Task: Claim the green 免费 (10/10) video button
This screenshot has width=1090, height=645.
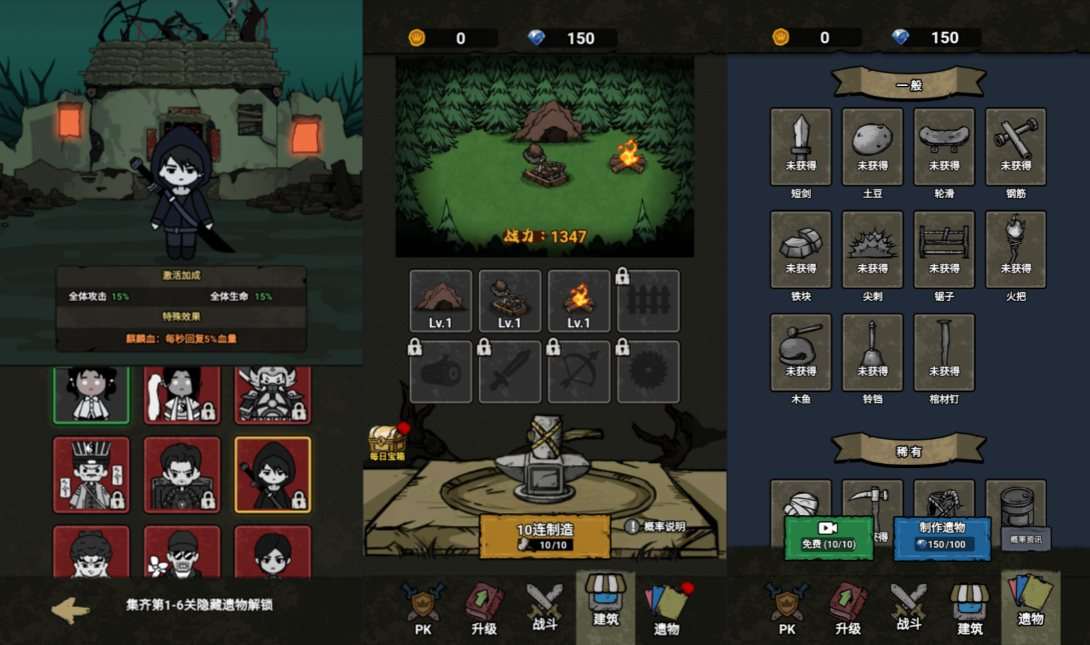Action: [x=829, y=538]
